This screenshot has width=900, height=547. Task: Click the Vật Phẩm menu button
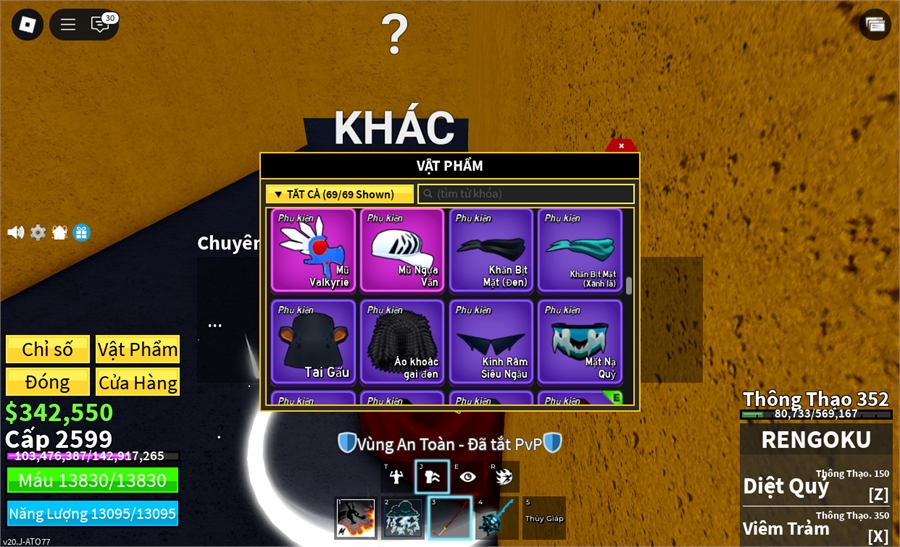[x=138, y=349]
